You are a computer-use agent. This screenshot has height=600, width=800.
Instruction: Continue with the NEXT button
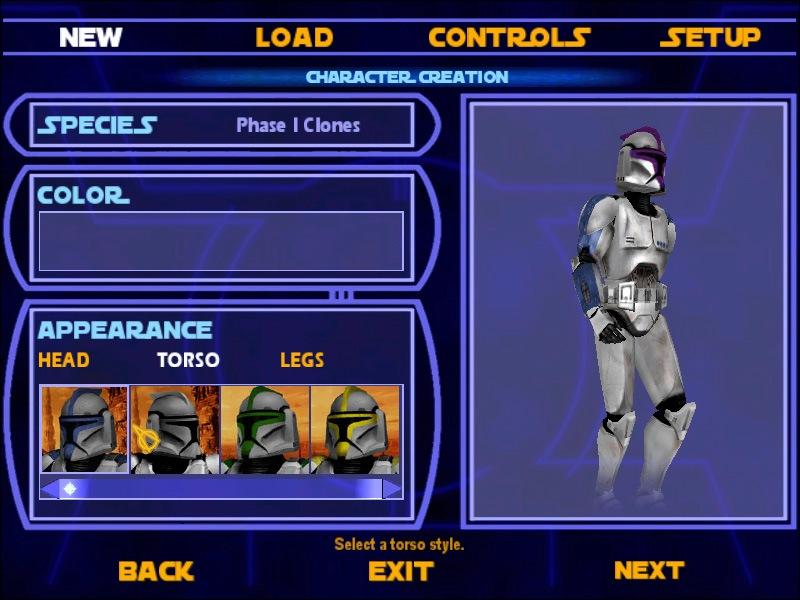pyautogui.click(x=648, y=570)
